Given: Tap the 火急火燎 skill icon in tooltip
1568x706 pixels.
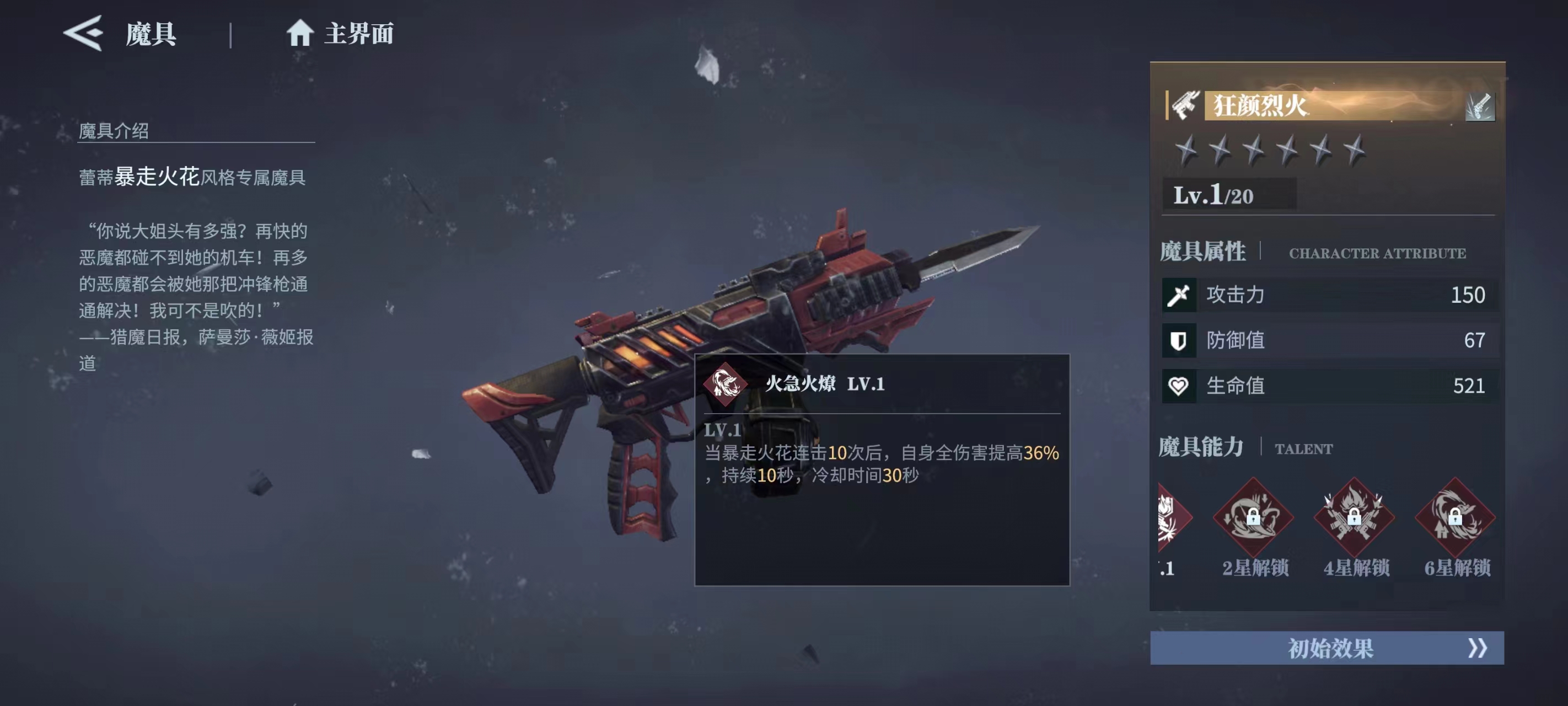Looking at the screenshot, I should [724, 384].
